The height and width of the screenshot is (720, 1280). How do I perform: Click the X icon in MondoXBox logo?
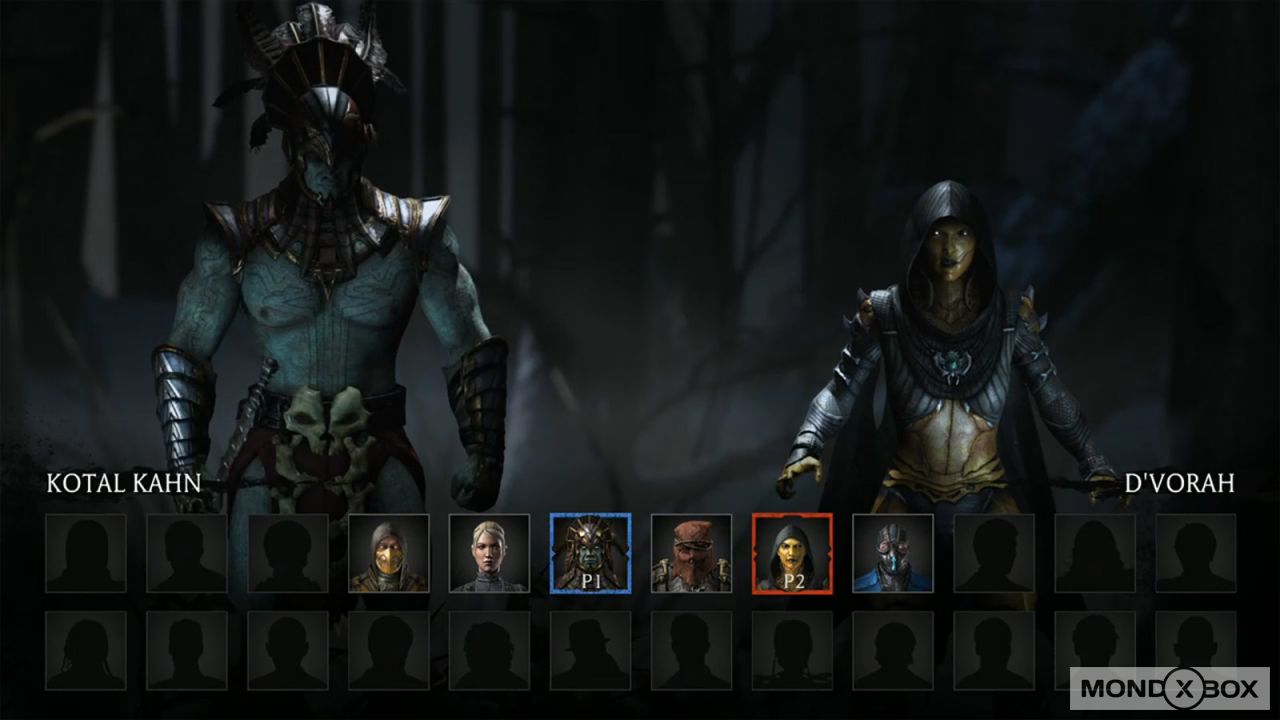1183,689
